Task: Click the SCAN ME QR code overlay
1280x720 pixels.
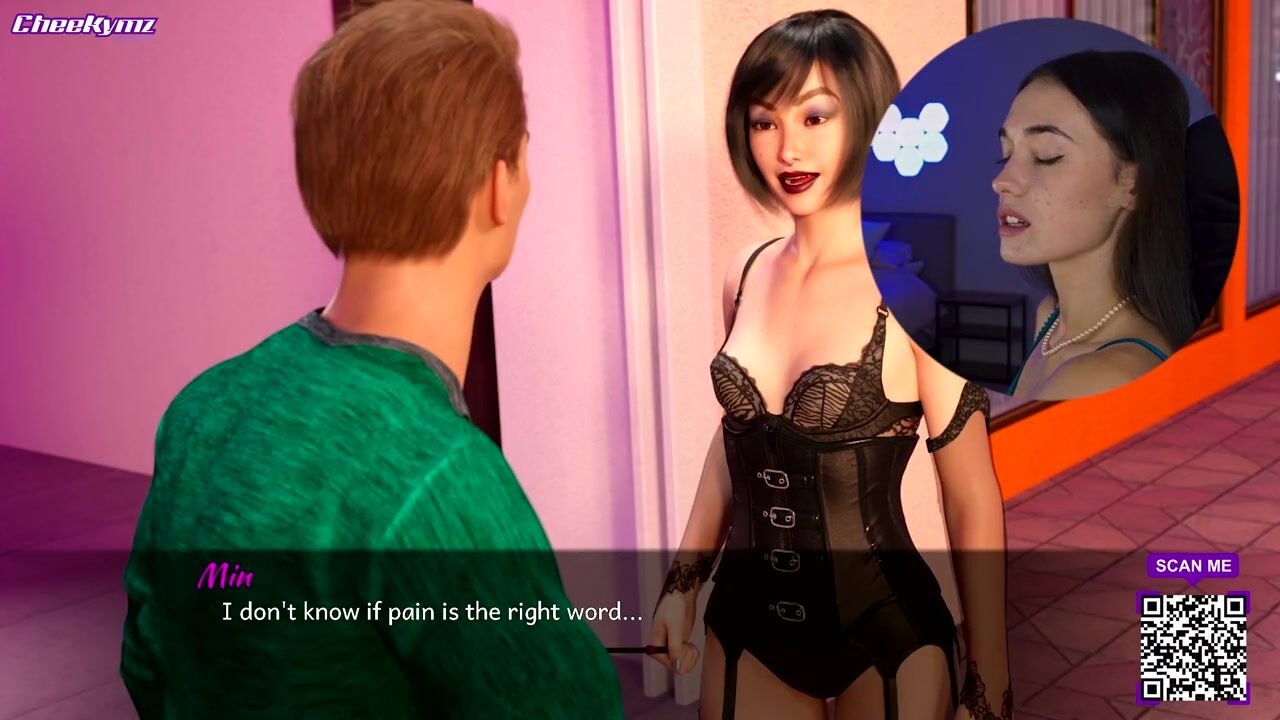Action: [x=1193, y=647]
